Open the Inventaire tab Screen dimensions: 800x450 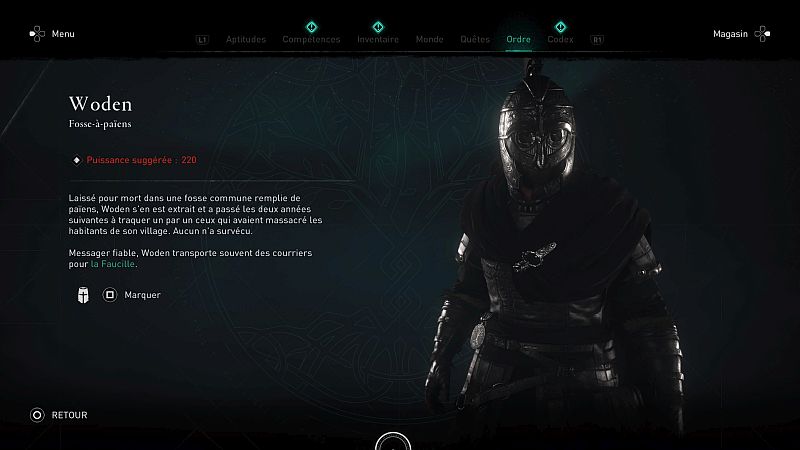point(378,40)
